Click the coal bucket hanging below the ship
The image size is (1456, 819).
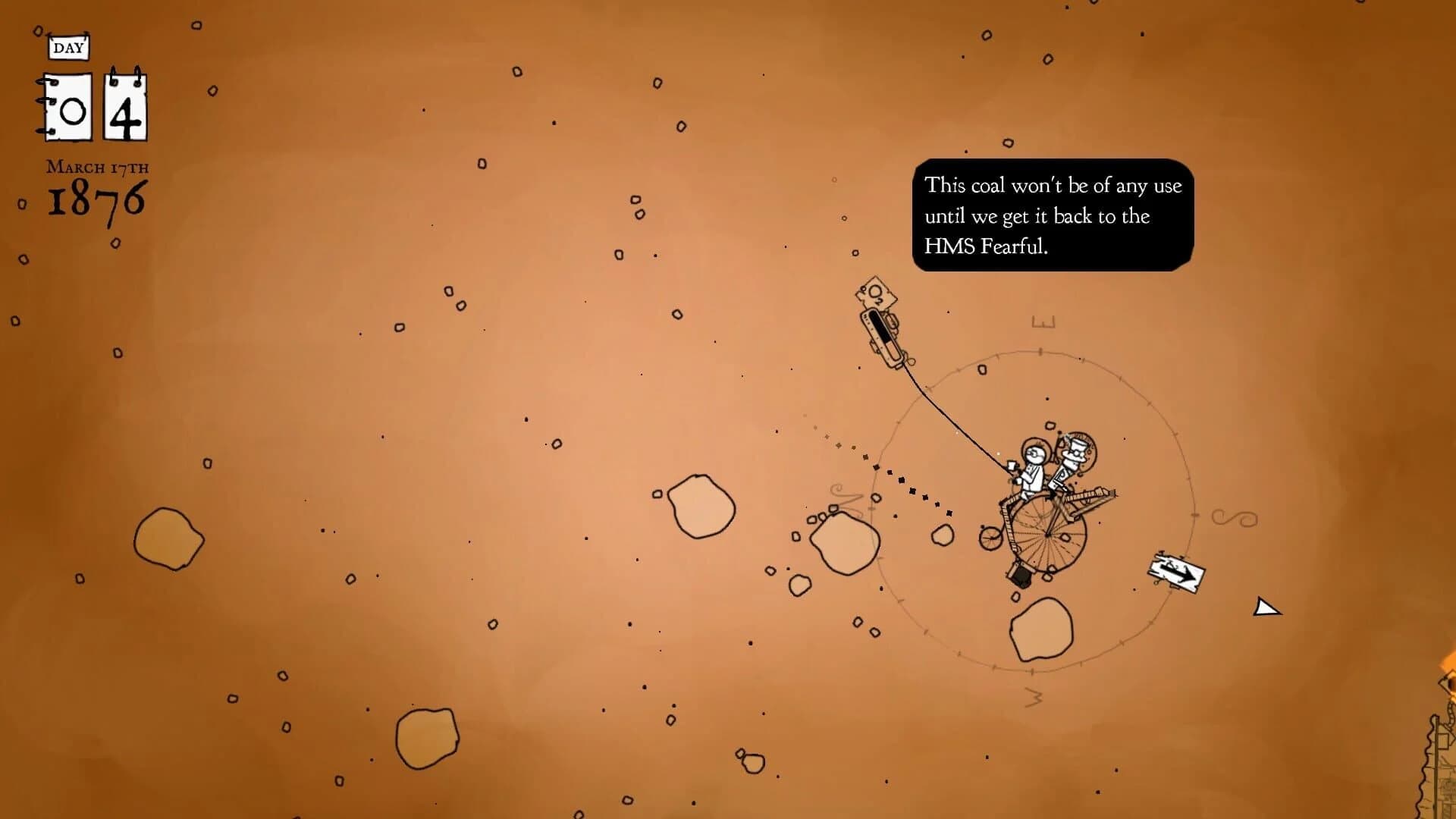coord(1019,574)
